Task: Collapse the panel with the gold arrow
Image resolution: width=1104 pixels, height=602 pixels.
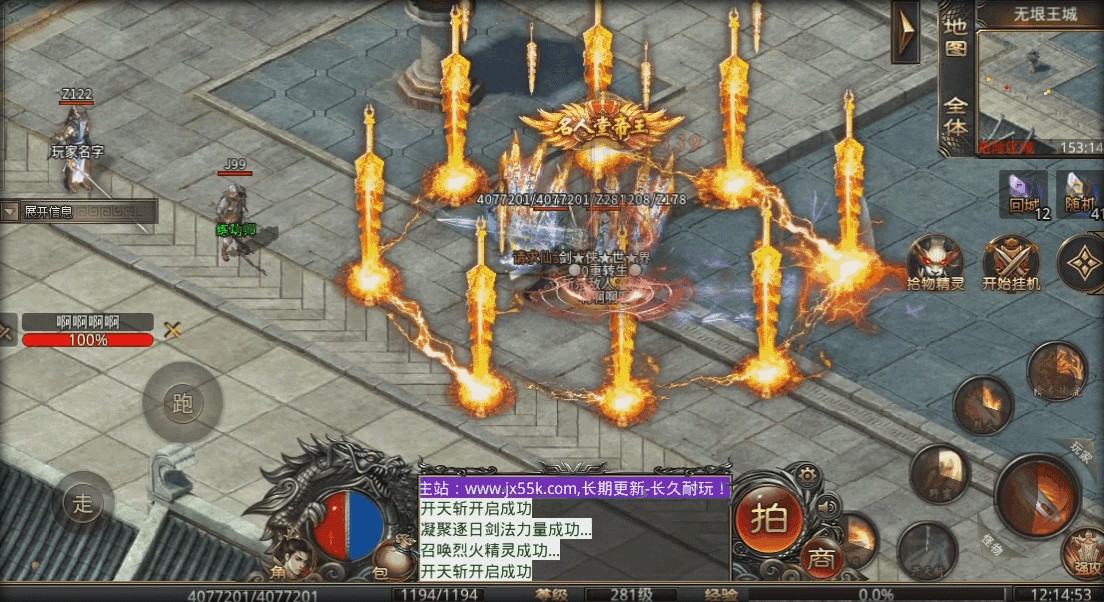Action: click(x=905, y=32)
